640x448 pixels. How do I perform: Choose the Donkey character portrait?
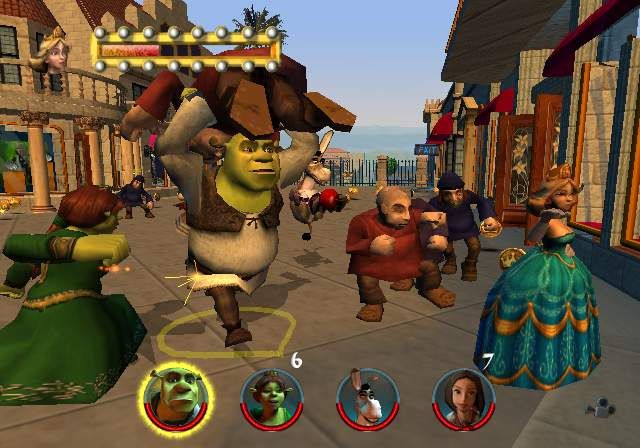coord(367,397)
